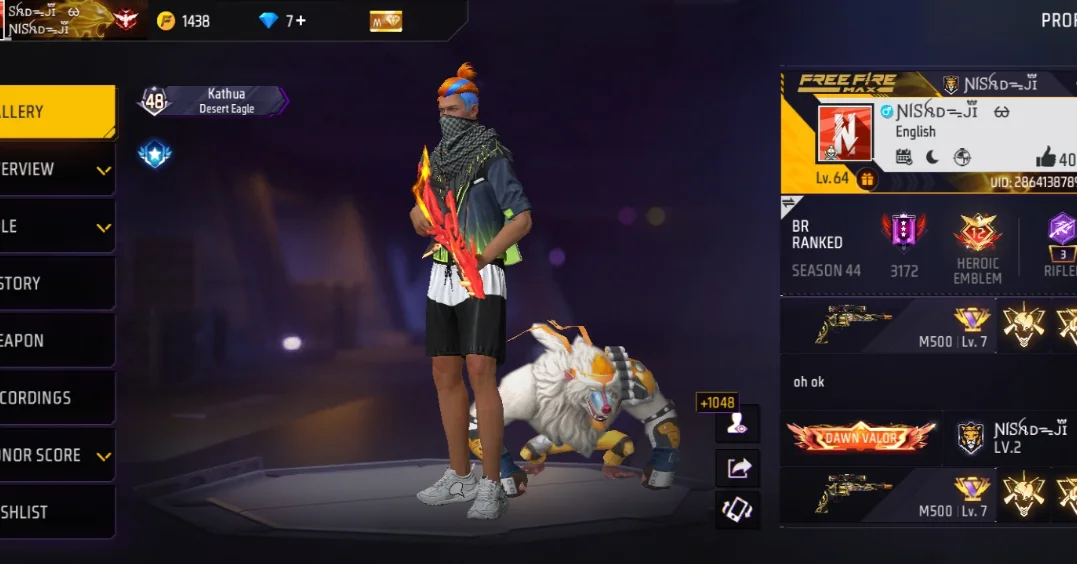Image resolution: width=1077 pixels, height=564 pixels.
Task: Like the profile with thumbs-up
Action: click(1046, 157)
